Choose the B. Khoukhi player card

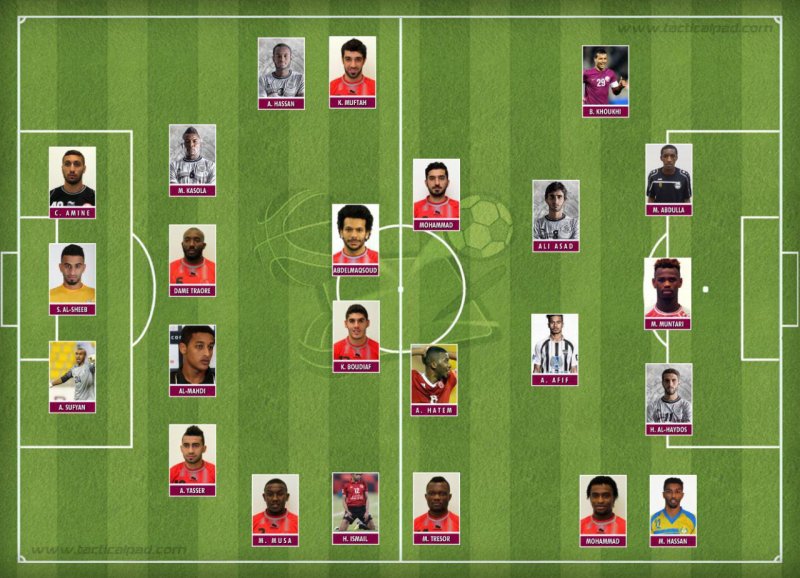pyautogui.click(x=605, y=80)
